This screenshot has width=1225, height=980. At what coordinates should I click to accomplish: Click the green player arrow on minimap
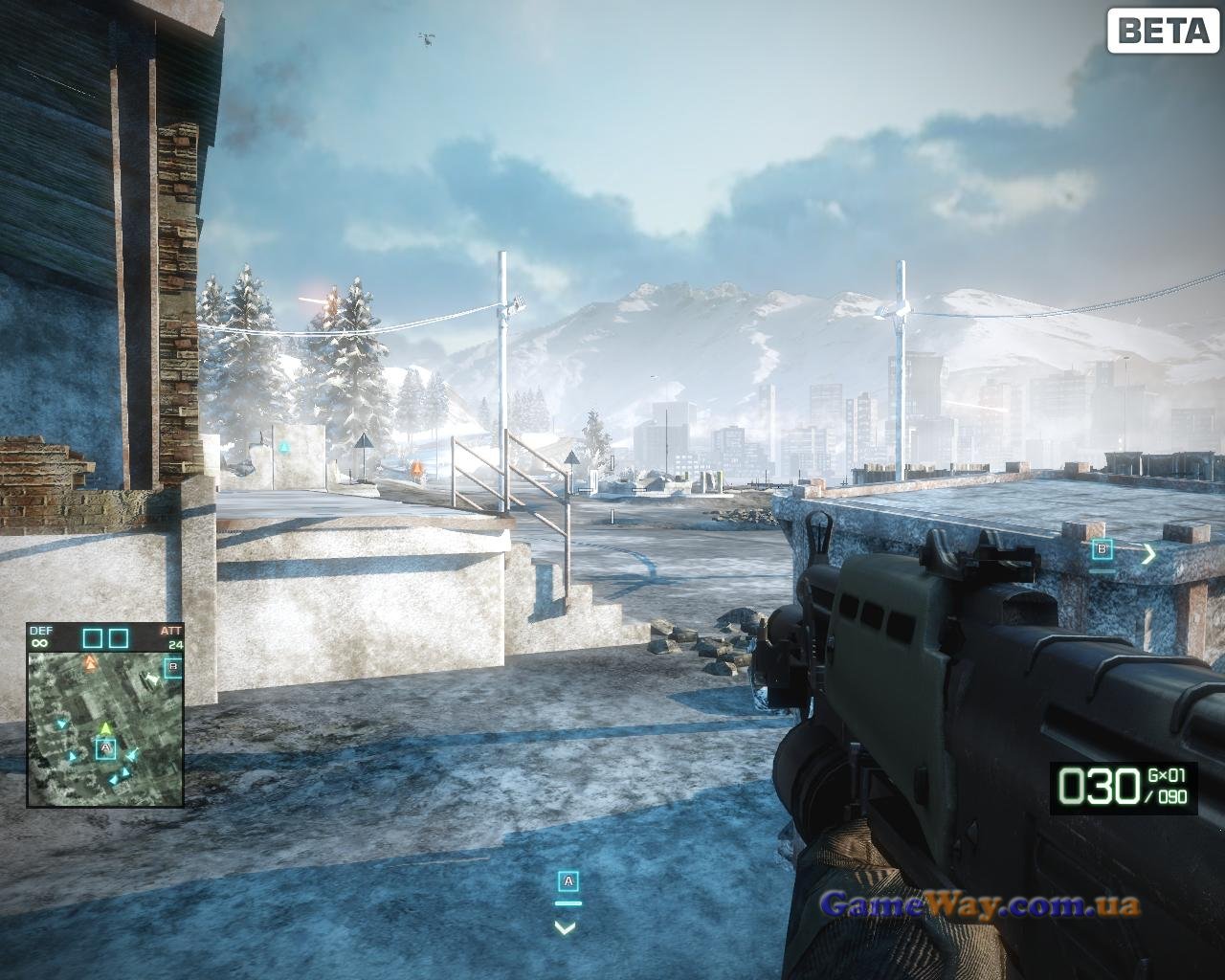click(x=106, y=729)
